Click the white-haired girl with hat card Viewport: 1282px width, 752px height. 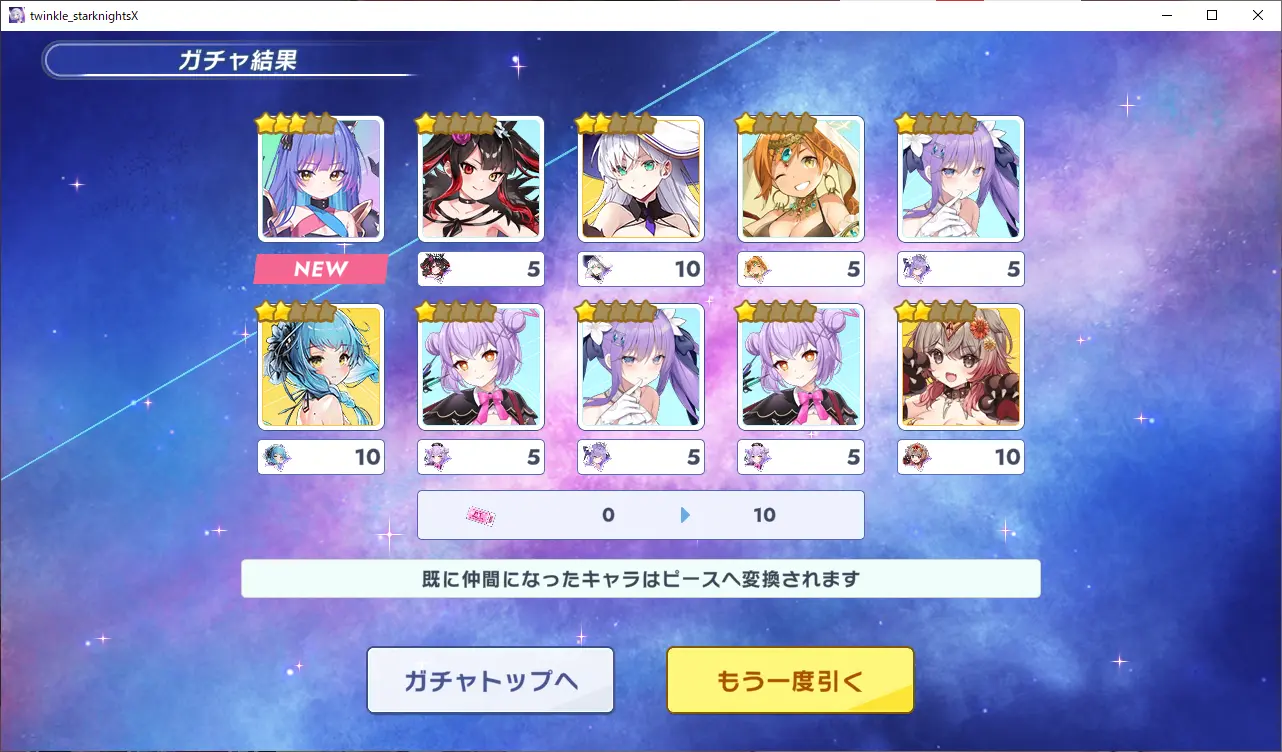pos(641,180)
